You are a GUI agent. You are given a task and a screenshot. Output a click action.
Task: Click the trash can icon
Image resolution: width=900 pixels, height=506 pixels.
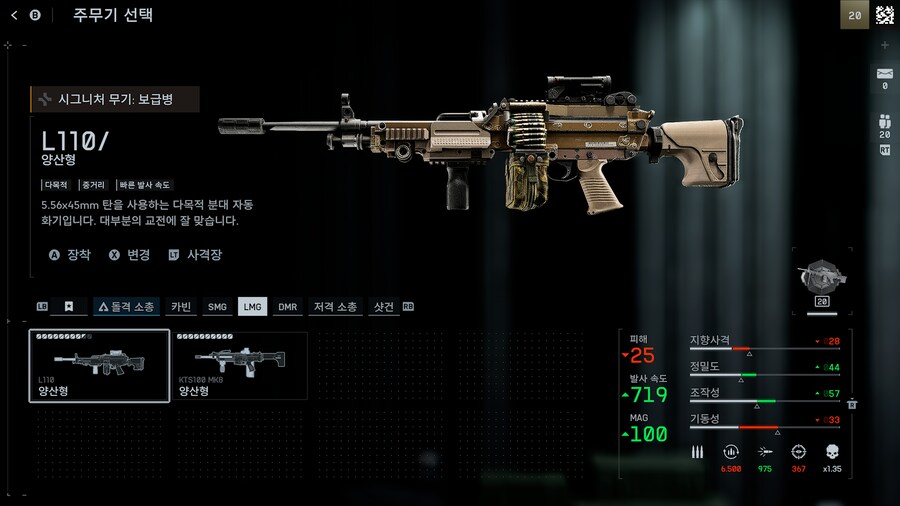(x=852, y=404)
